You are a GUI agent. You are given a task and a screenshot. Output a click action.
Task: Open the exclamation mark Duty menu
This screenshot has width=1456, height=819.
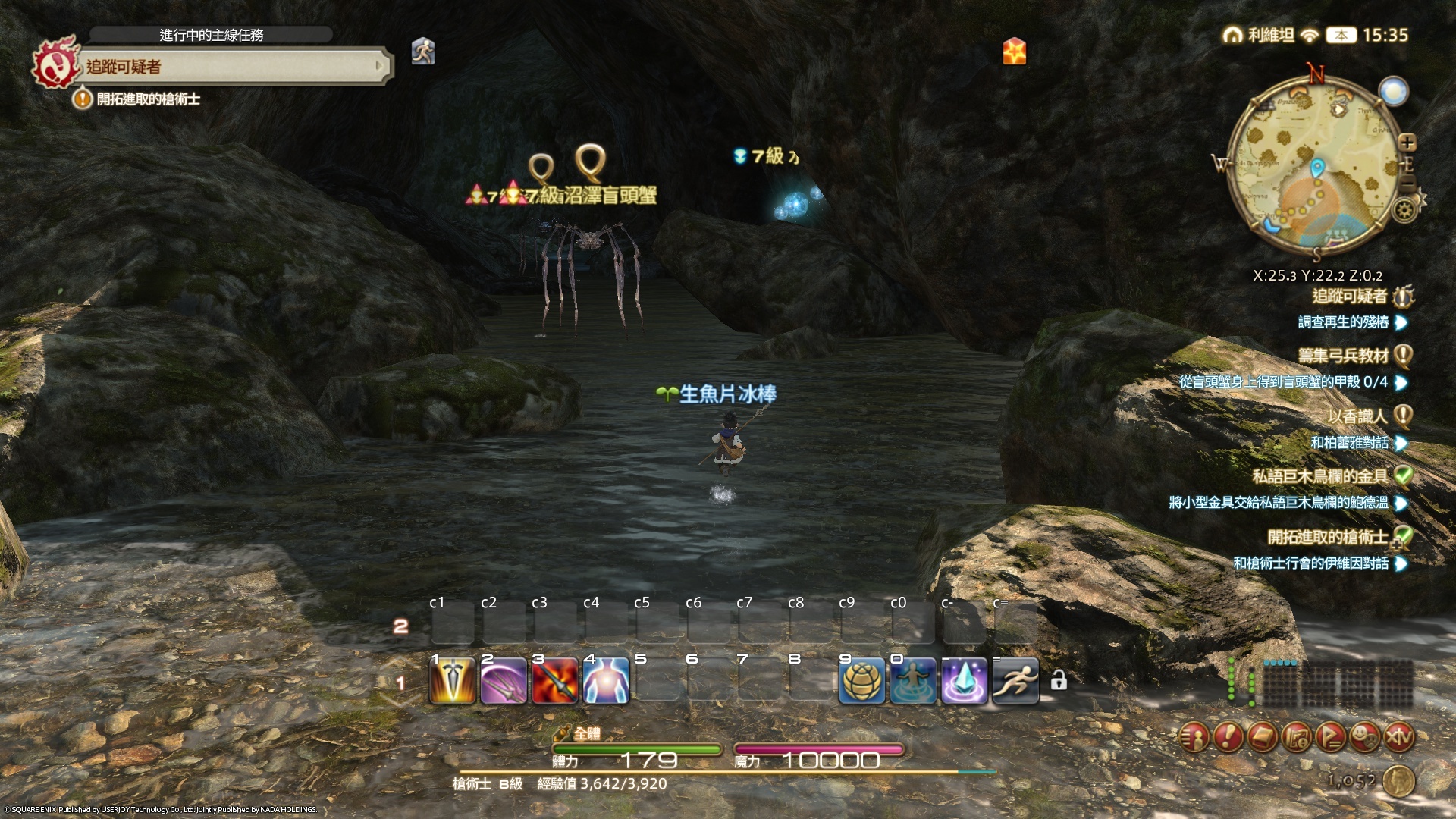(1228, 736)
